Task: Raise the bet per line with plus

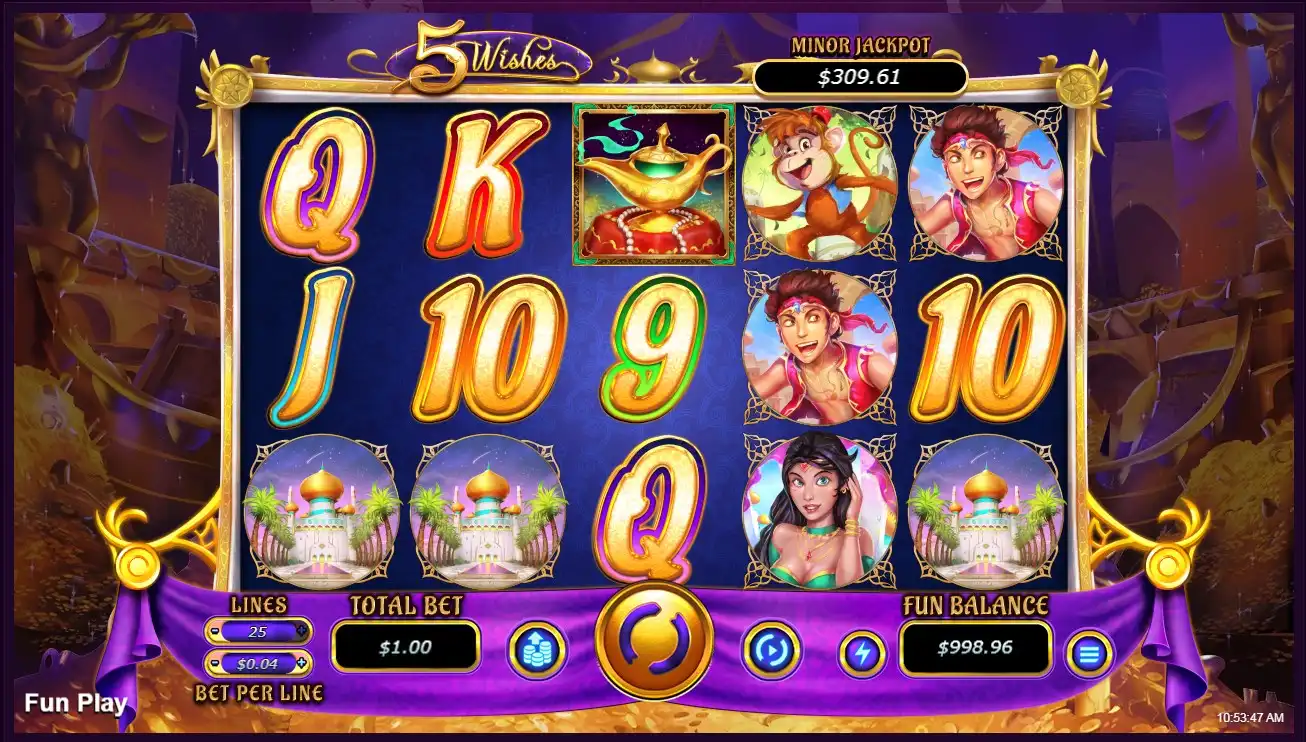Action: (x=302, y=663)
